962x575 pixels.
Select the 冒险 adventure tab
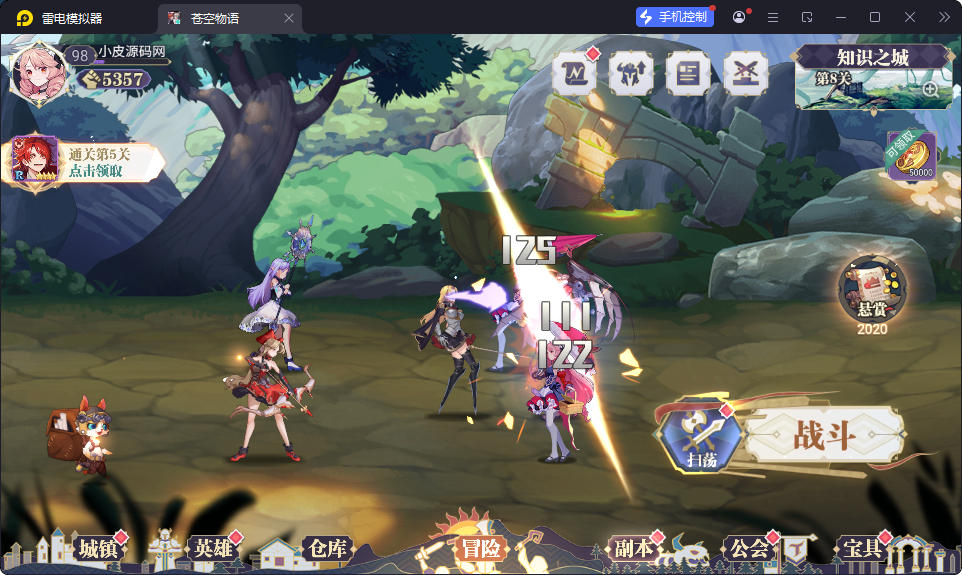[x=481, y=548]
